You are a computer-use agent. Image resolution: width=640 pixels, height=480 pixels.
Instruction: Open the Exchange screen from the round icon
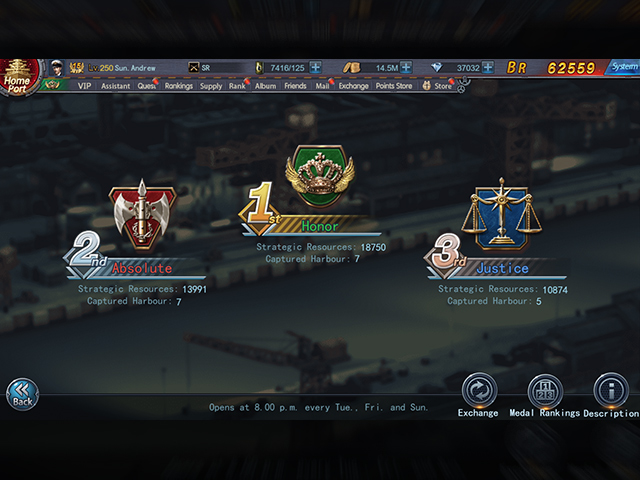point(478,391)
